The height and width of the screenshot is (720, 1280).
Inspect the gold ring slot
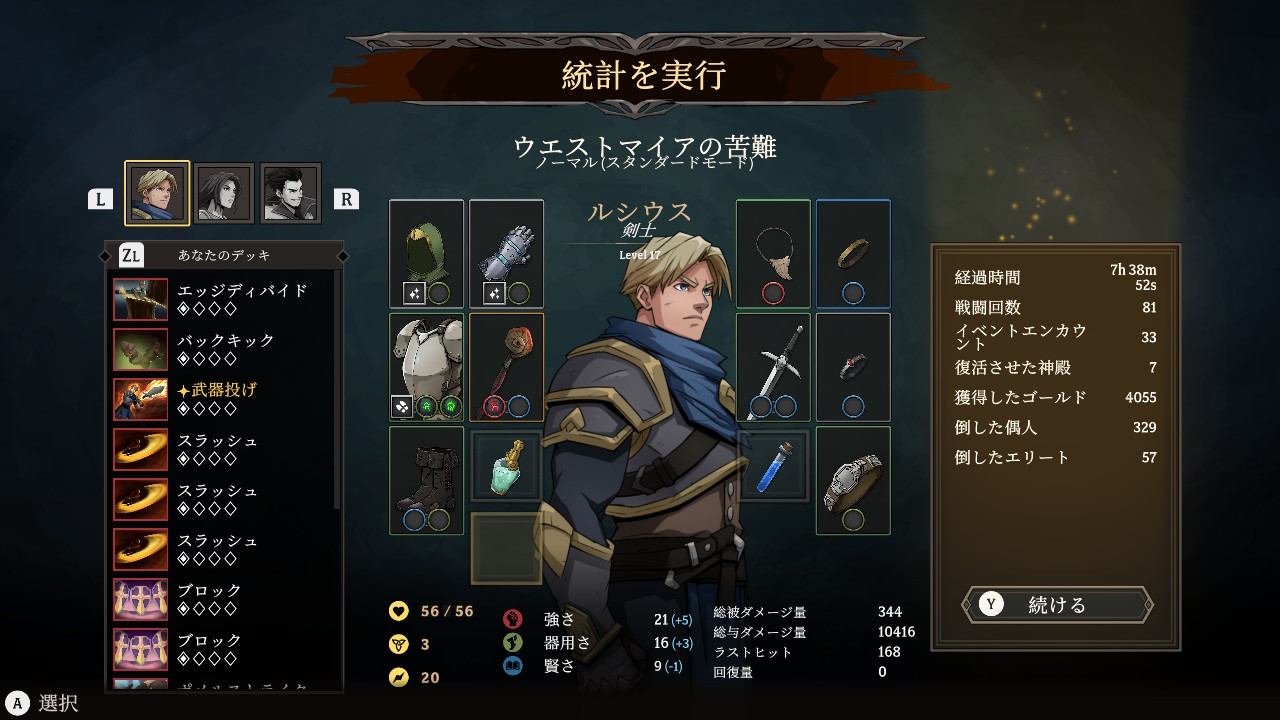tap(853, 254)
